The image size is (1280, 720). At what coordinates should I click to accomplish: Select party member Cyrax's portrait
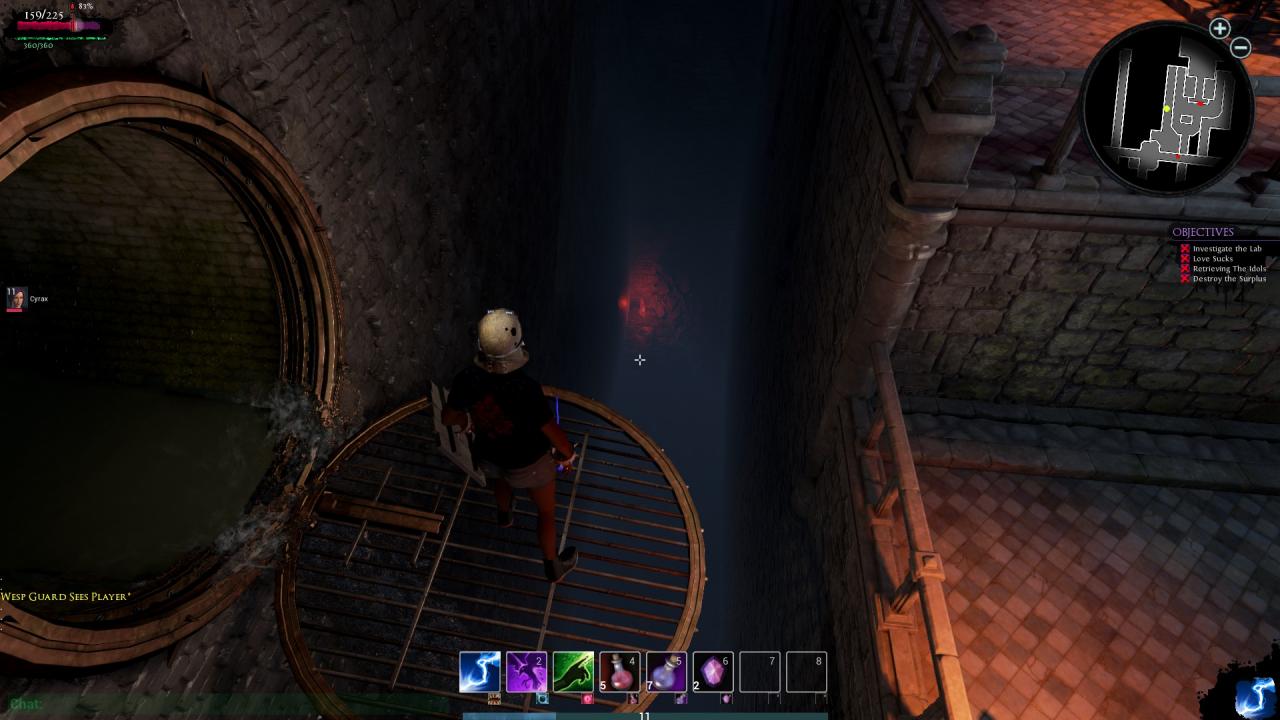pyautogui.click(x=16, y=298)
